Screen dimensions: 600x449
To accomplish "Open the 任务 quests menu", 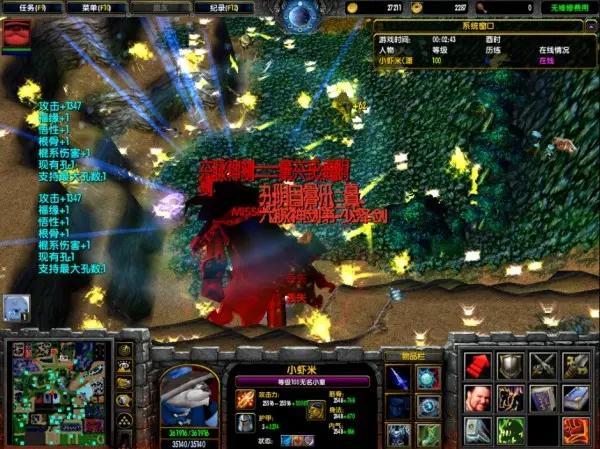I will pyautogui.click(x=30, y=8).
